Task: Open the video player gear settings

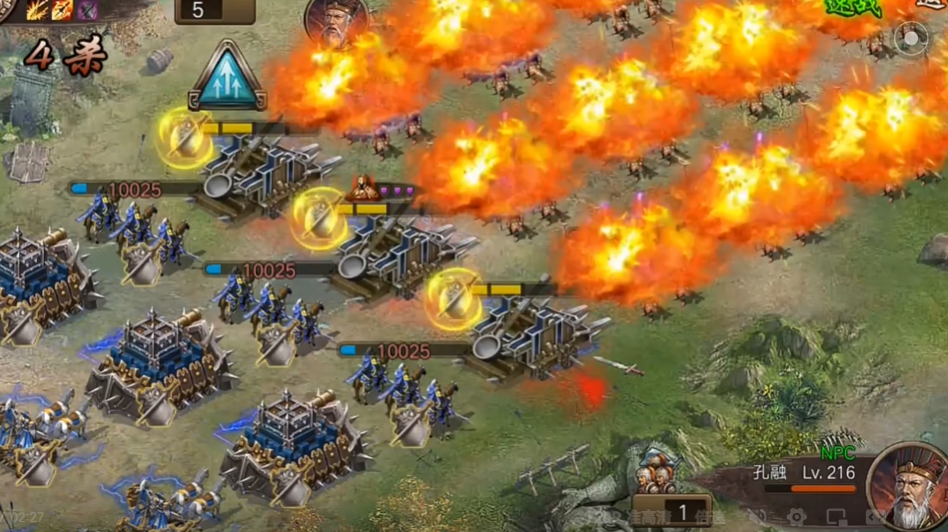Action: click(x=798, y=518)
